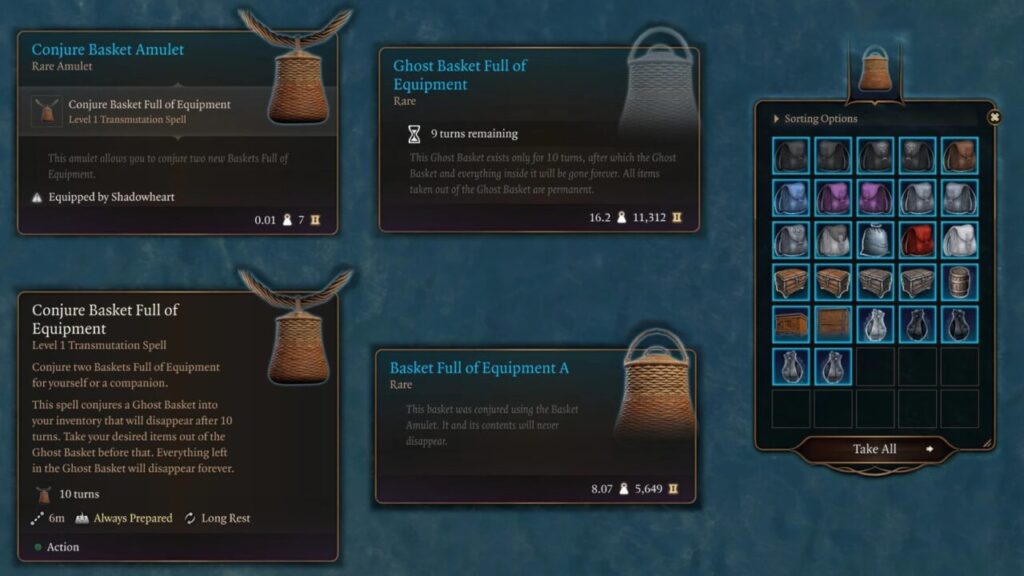Viewport: 1024px width, 576px height.
Task: Click the basket icon above the container panel
Action: point(874,70)
